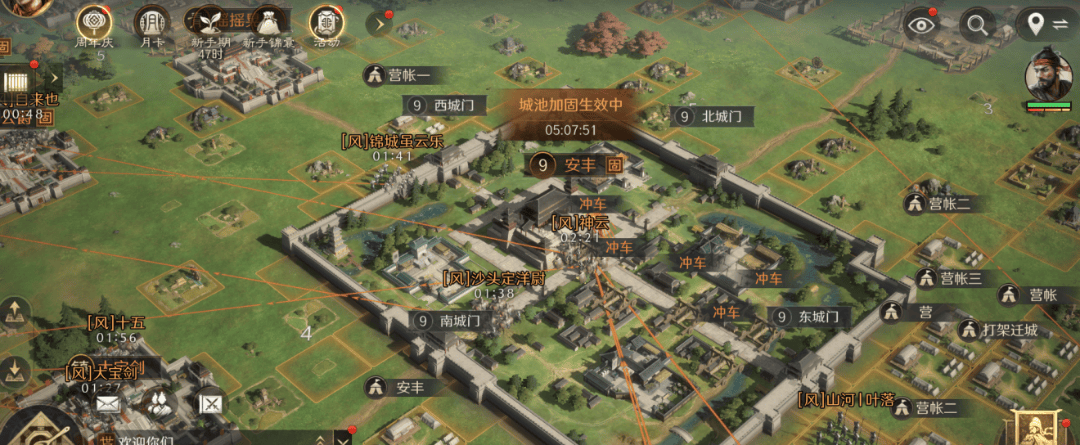Click the down-arrow layer button

pos(15,372)
